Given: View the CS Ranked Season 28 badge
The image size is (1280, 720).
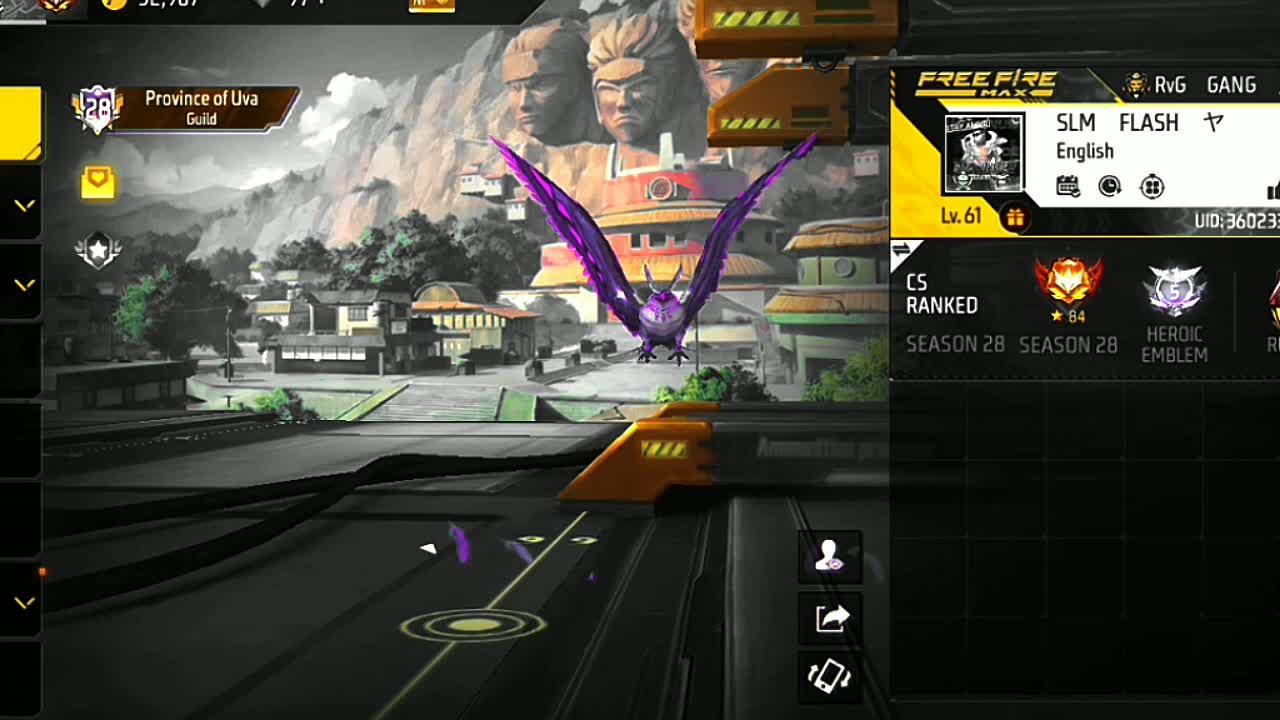Looking at the screenshot, I should pos(1068,285).
